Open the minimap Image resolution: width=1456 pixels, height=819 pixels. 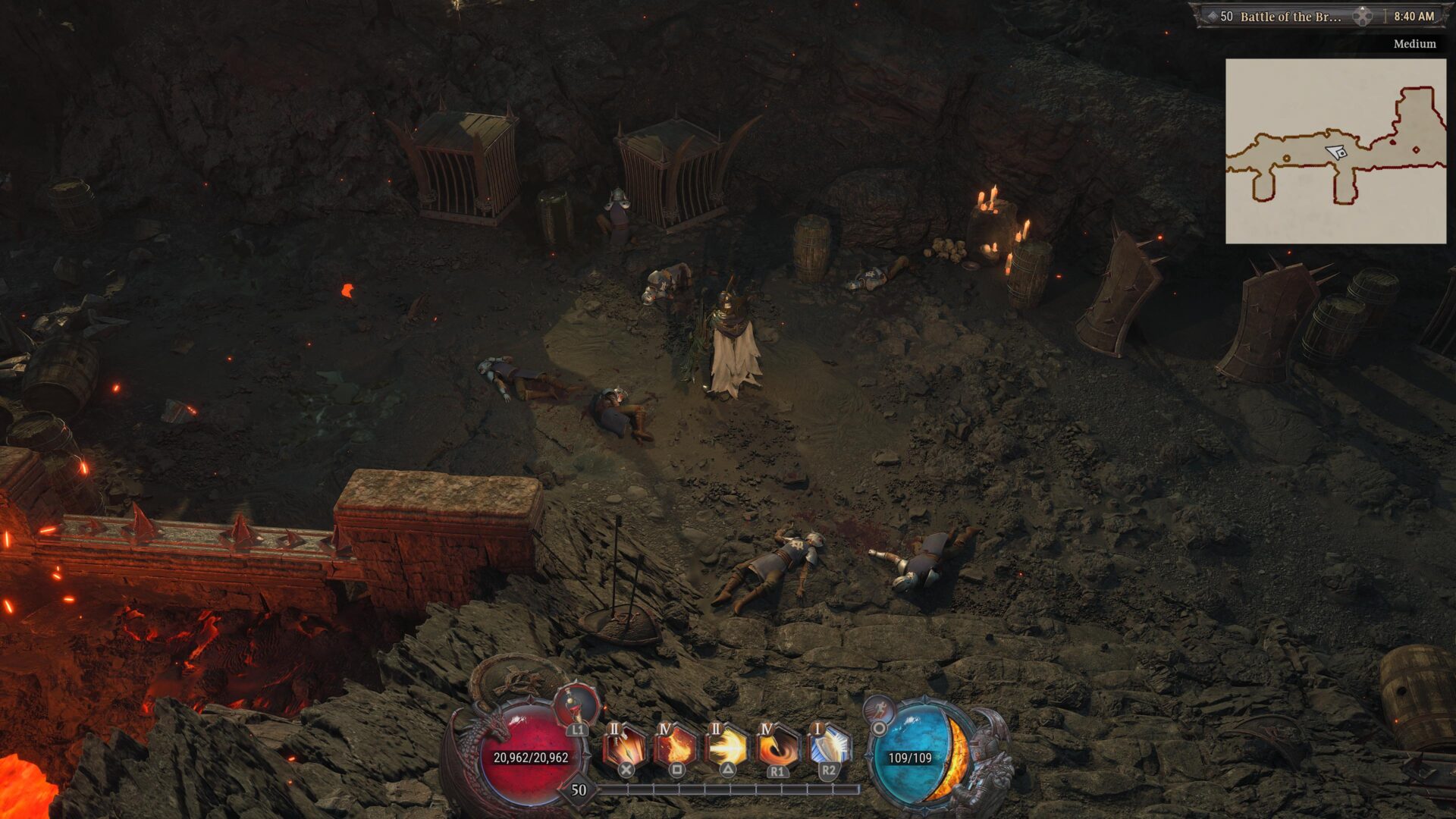click(x=1335, y=151)
